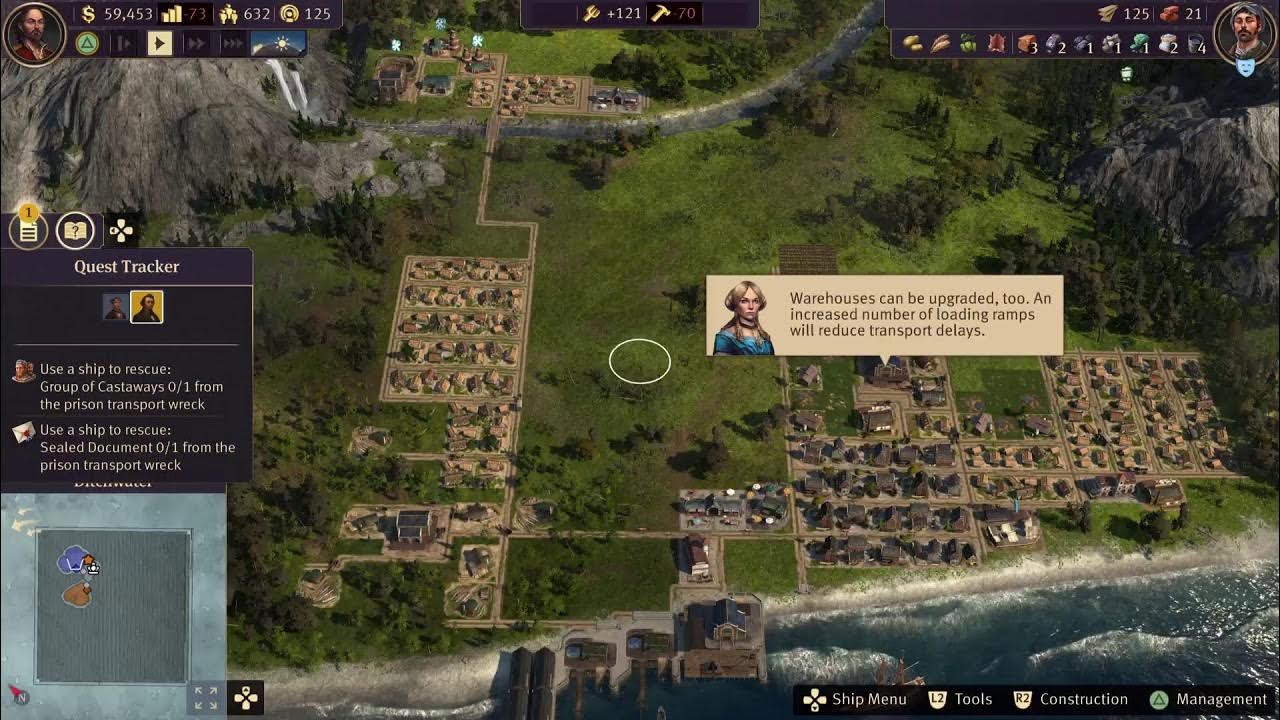Reset camera with the north compass

(18, 695)
